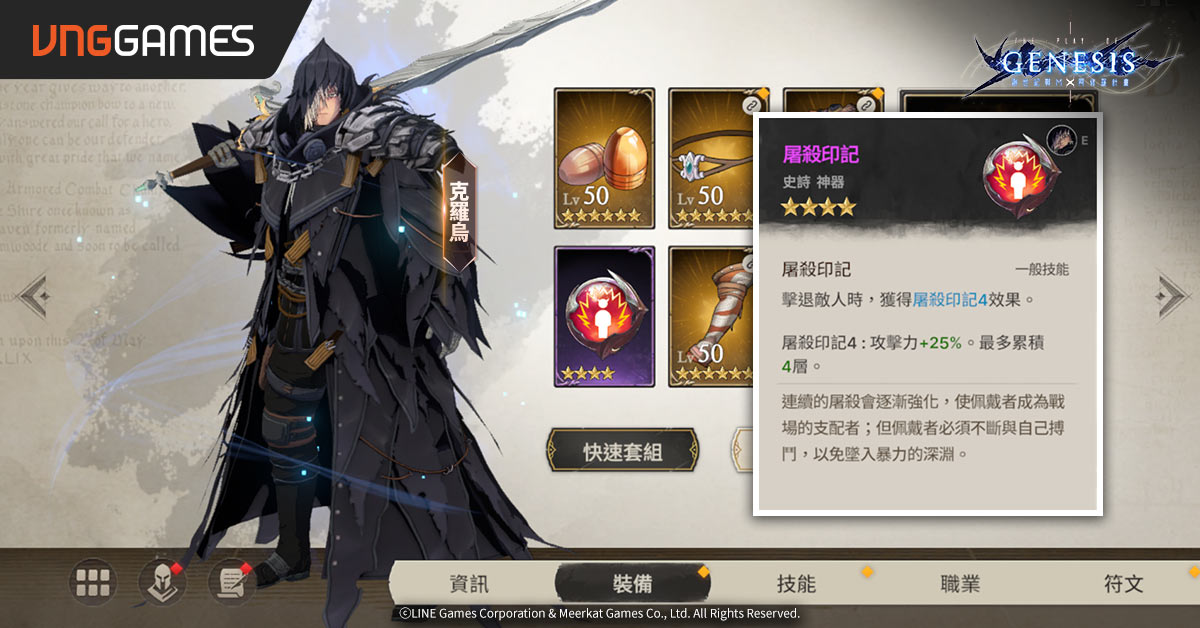Choose the bandaged arm wrap slot
1200x628 pixels.
coord(710,316)
